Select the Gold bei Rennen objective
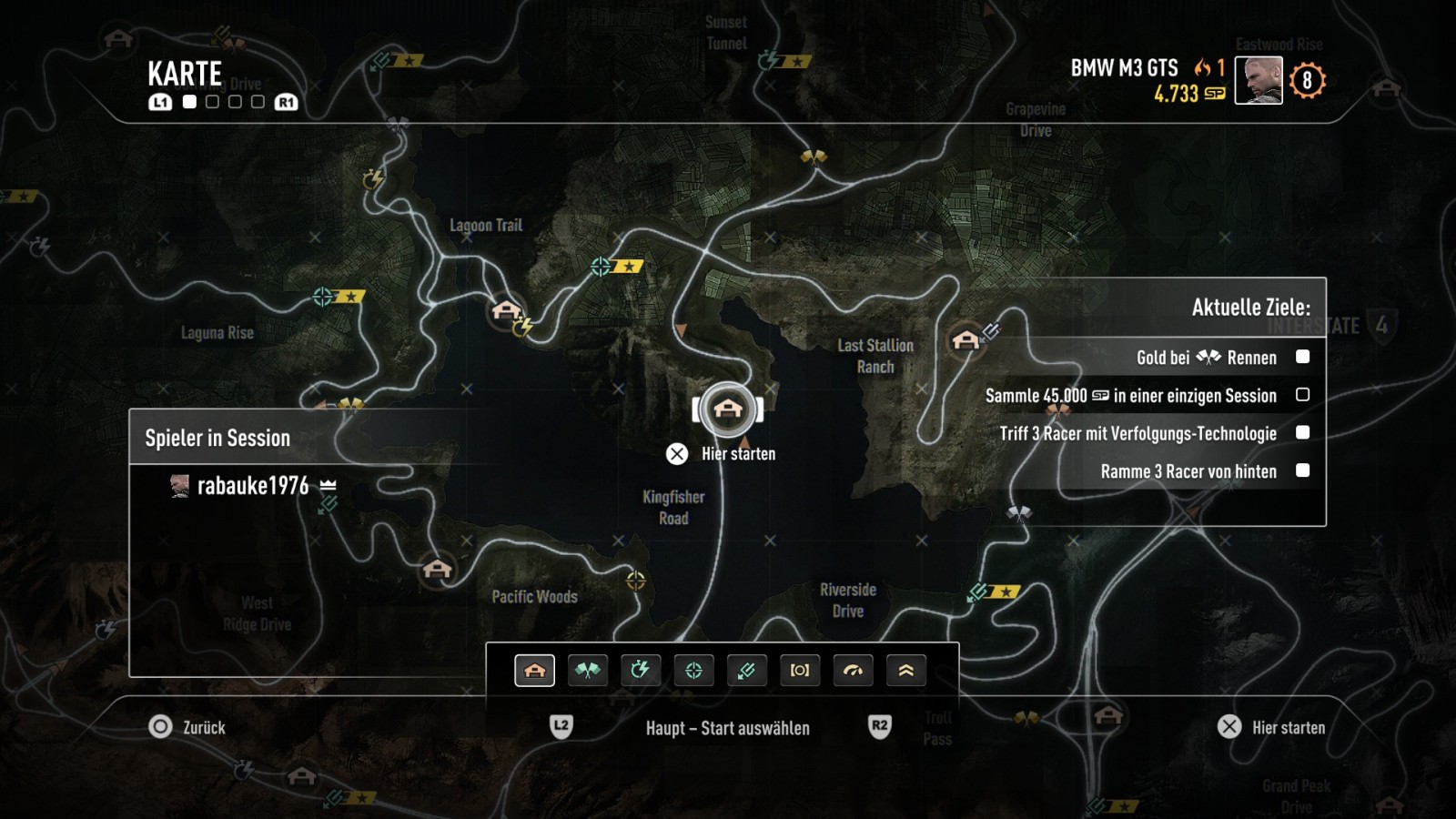The image size is (1456, 819). 1206,358
